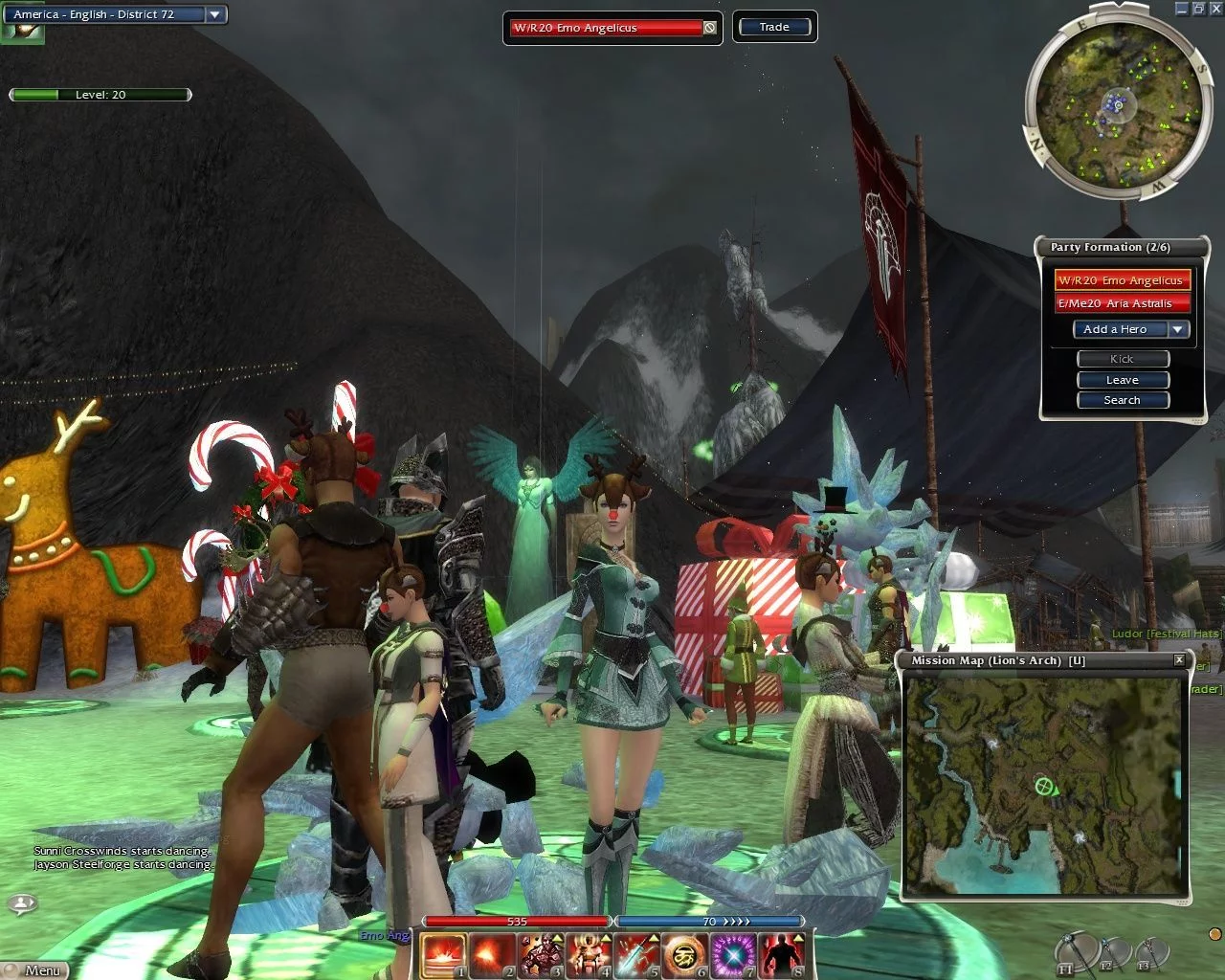
Task: Click the Trade button
Action: tap(774, 27)
